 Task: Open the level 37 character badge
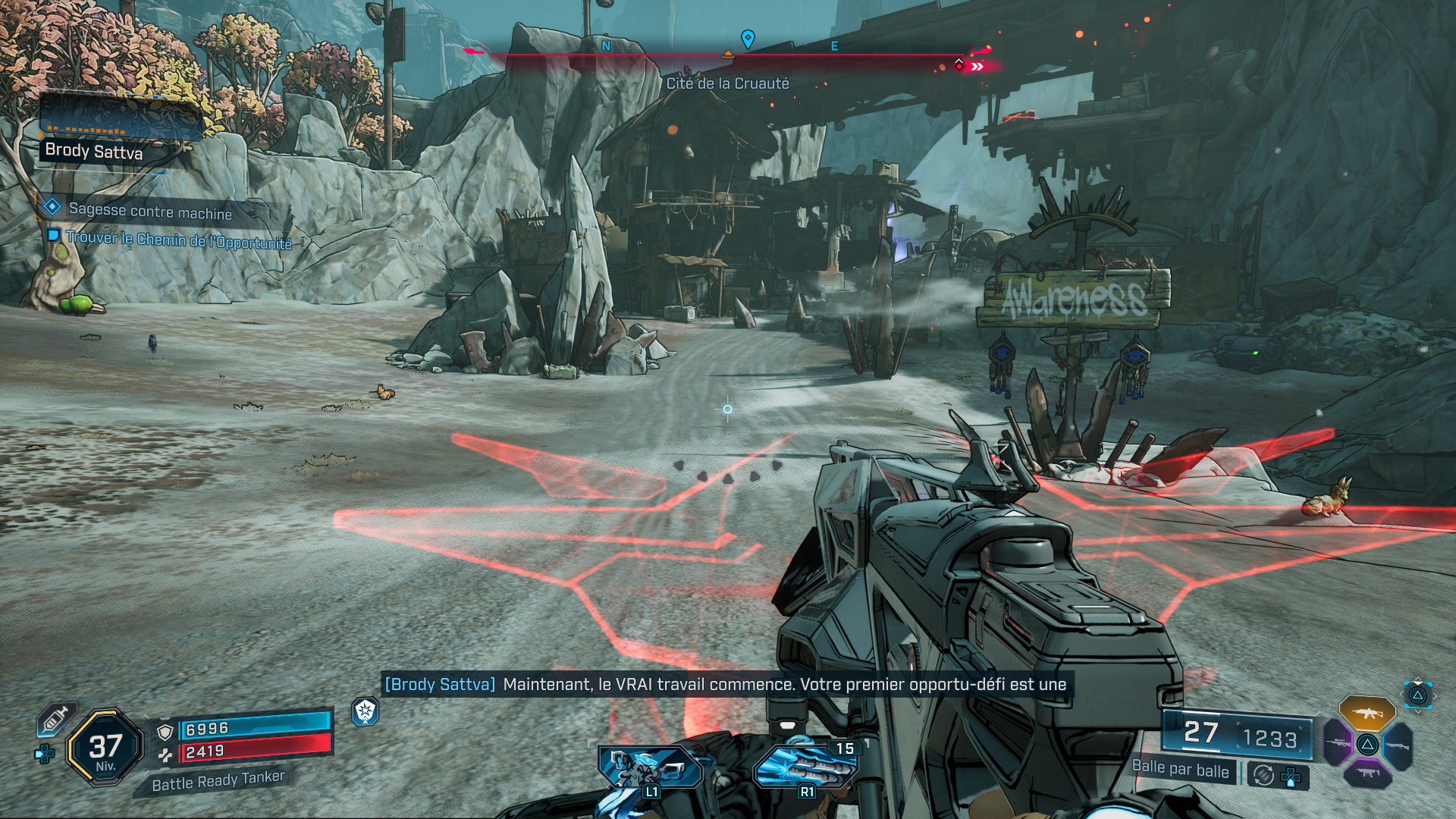[x=105, y=748]
